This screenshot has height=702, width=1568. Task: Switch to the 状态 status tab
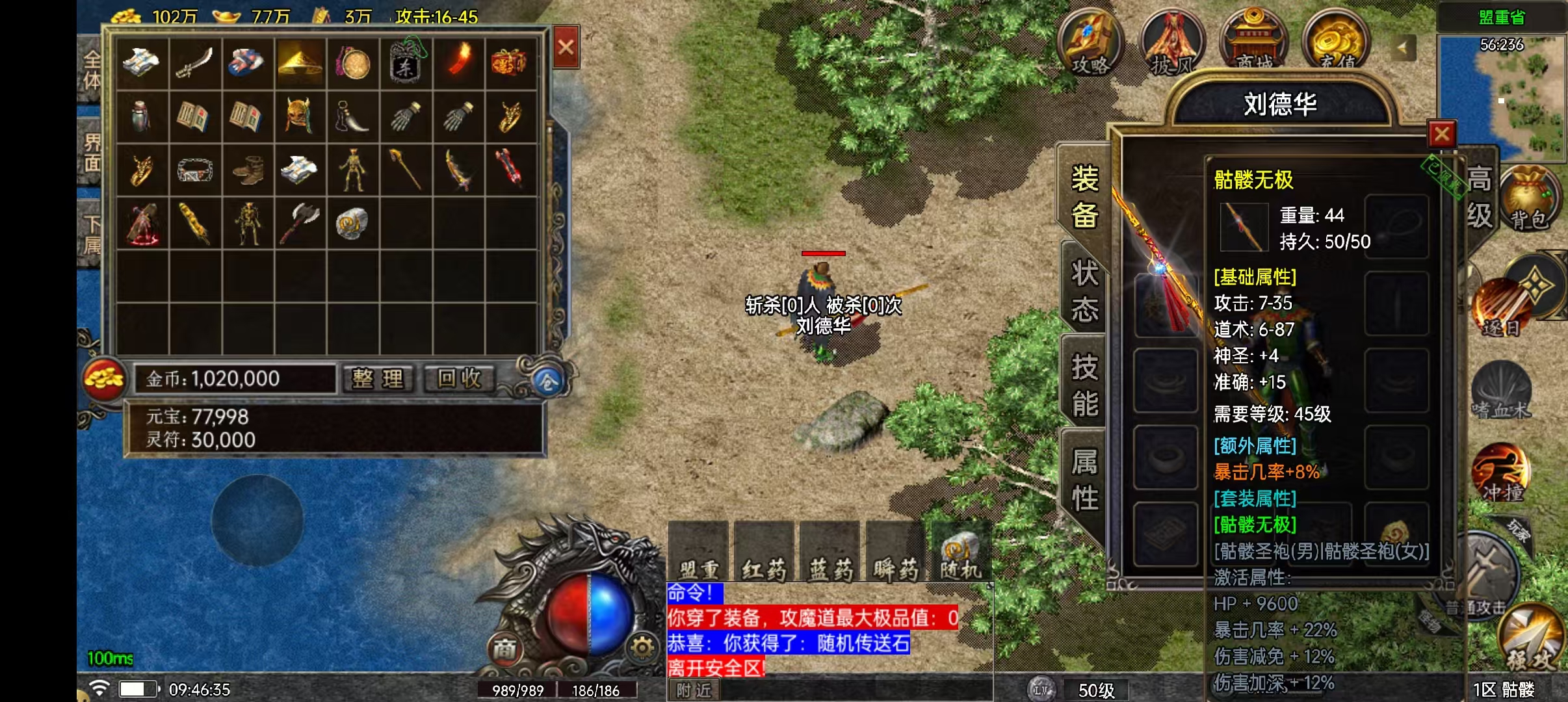[1084, 291]
